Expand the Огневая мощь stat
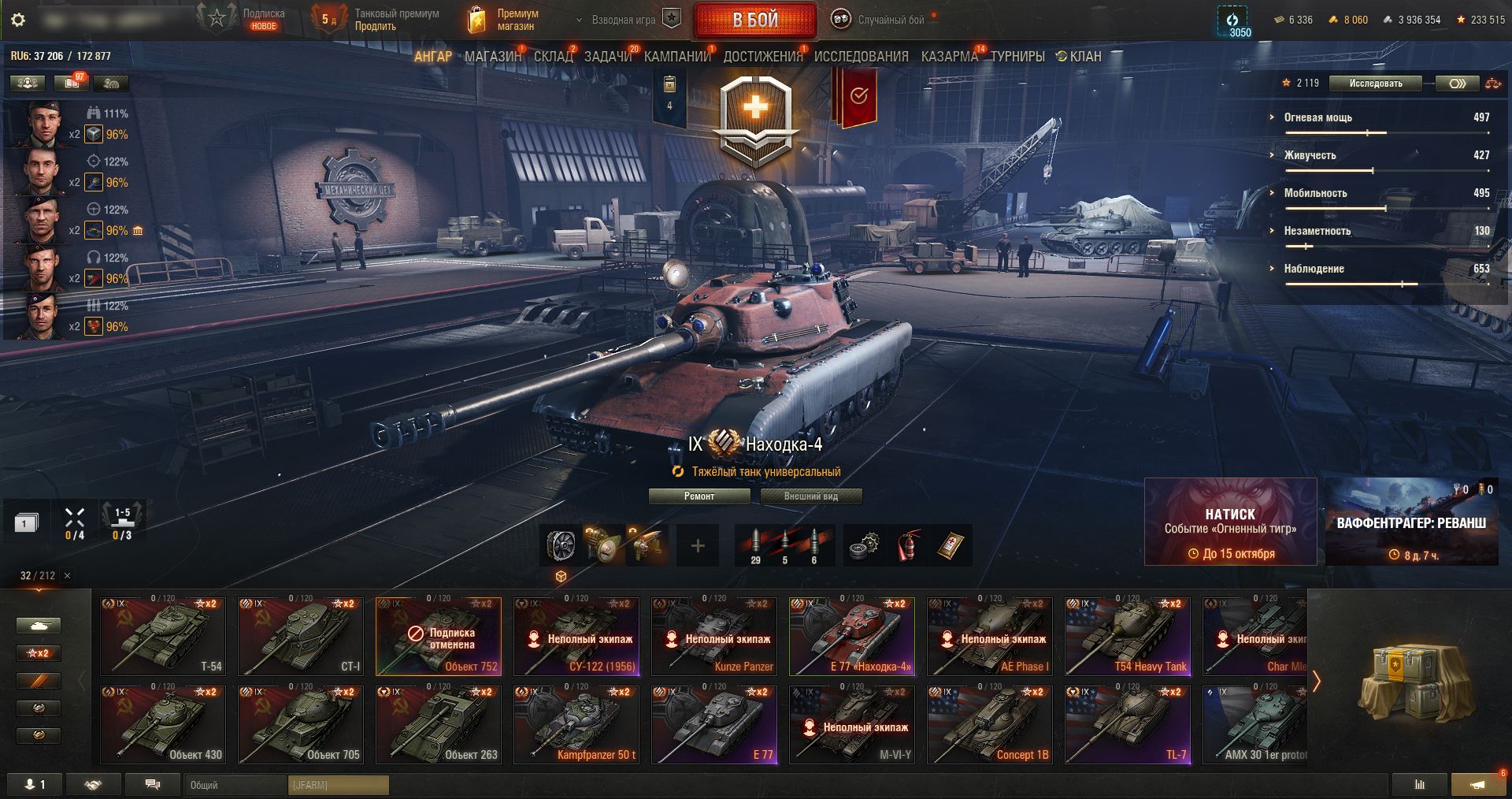The width and height of the screenshot is (1512, 799). [x=1317, y=117]
